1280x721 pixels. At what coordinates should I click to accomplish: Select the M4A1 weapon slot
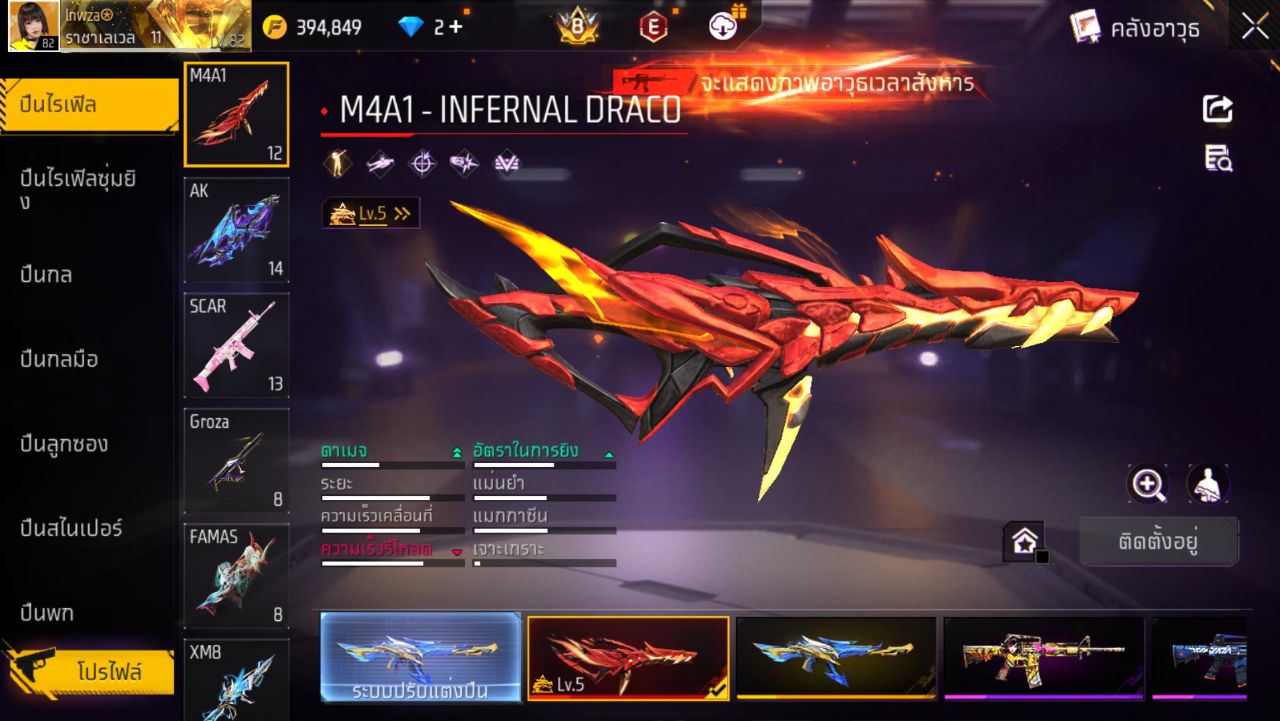237,115
